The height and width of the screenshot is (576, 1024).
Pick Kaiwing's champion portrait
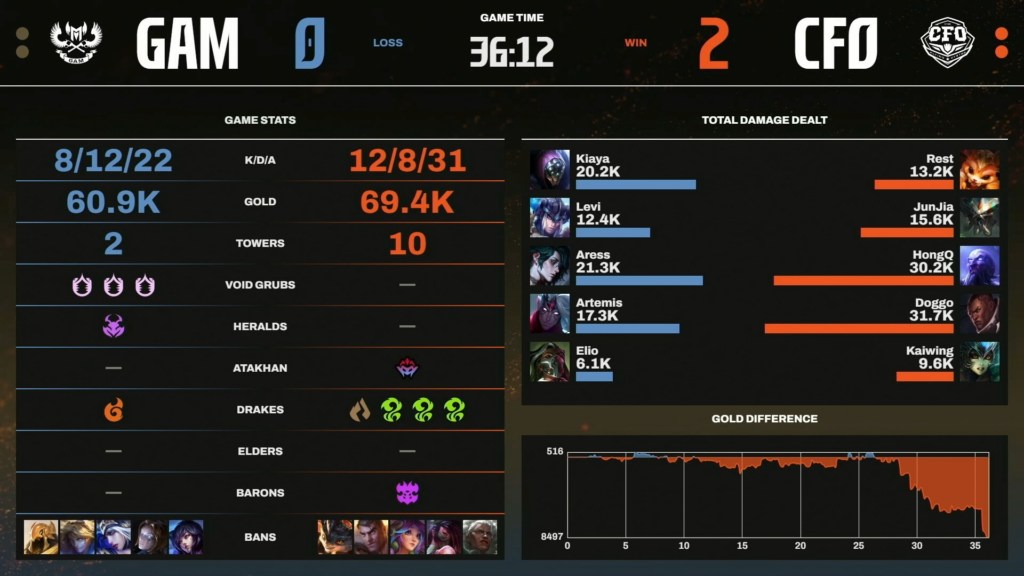pyautogui.click(x=979, y=361)
